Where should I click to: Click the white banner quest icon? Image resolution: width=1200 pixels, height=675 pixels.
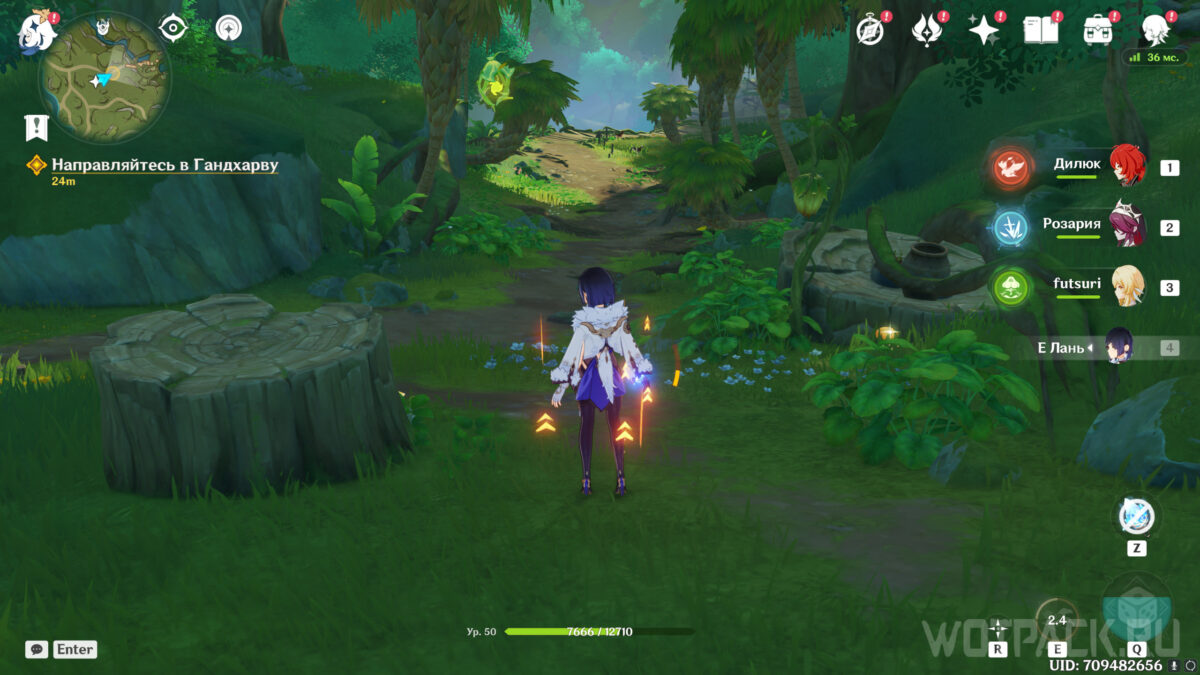tap(37, 127)
